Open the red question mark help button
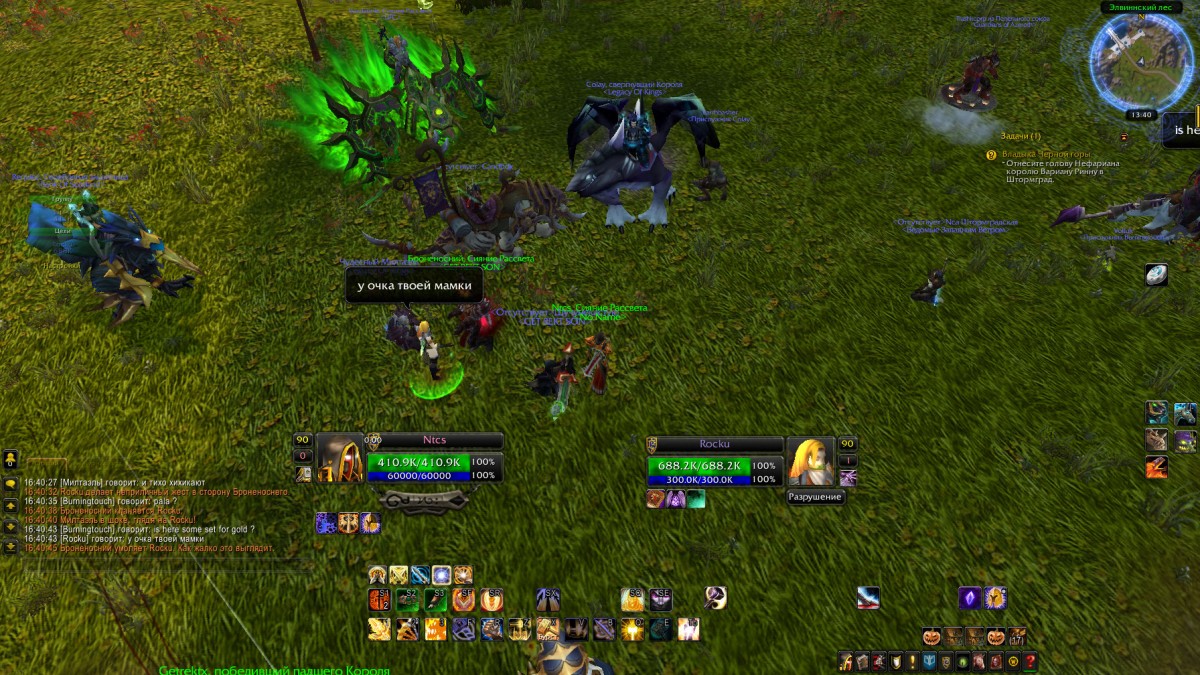Screen dimensions: 1200x675 coord(1029,661)
